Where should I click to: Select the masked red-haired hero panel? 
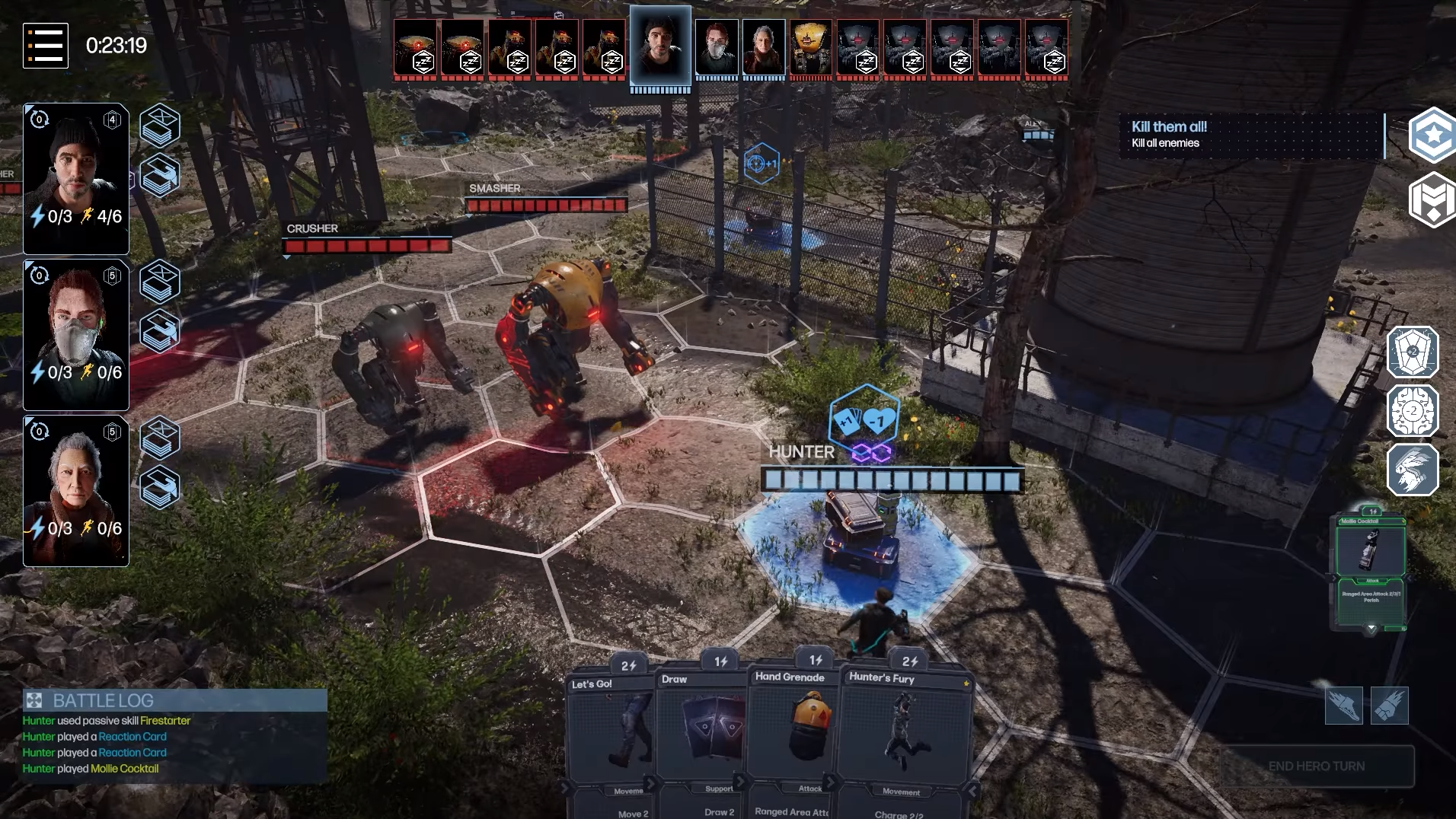pos(76,335)
